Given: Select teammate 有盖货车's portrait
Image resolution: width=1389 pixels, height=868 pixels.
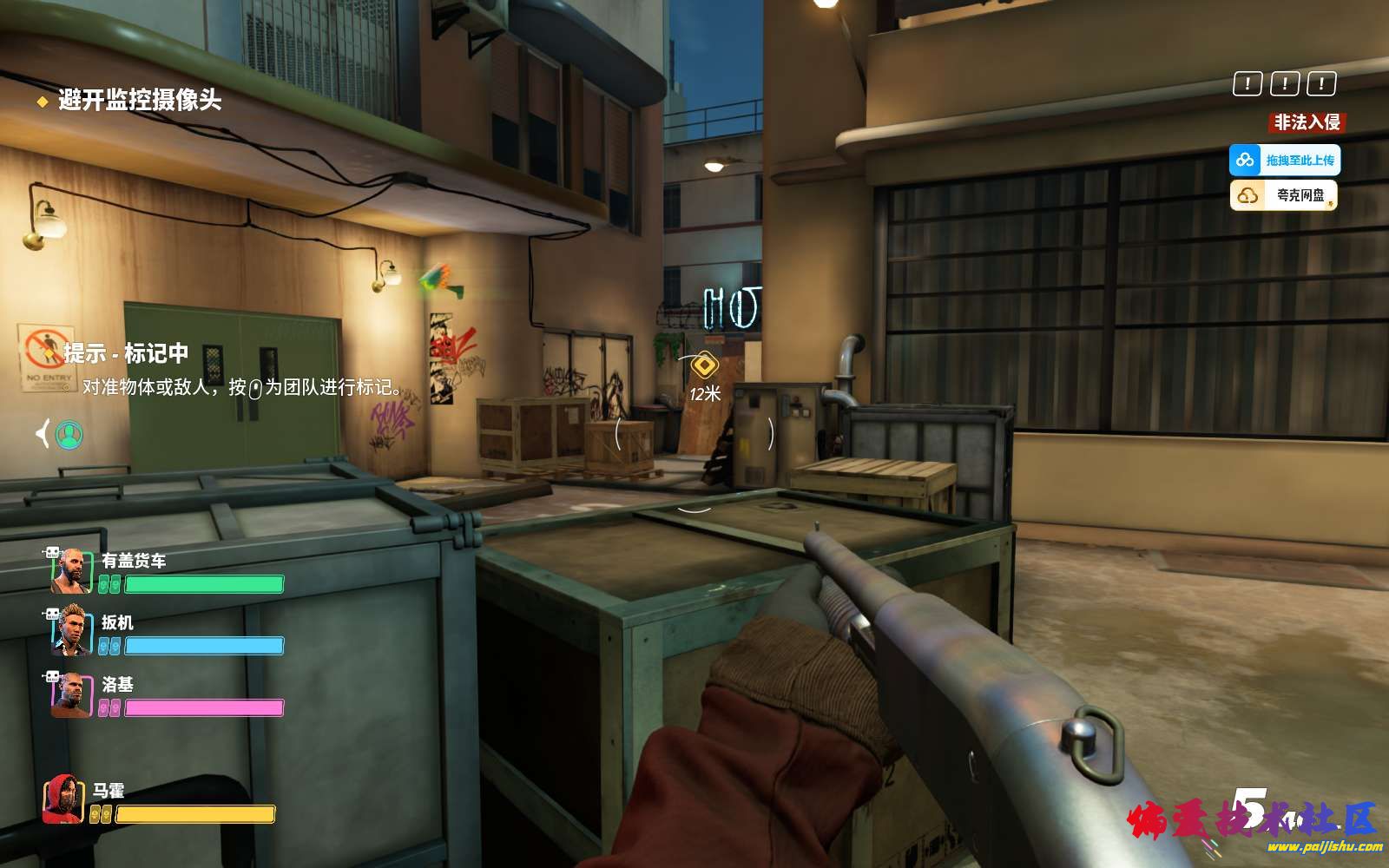Looking at the screenshot, I should pos(72,571).
